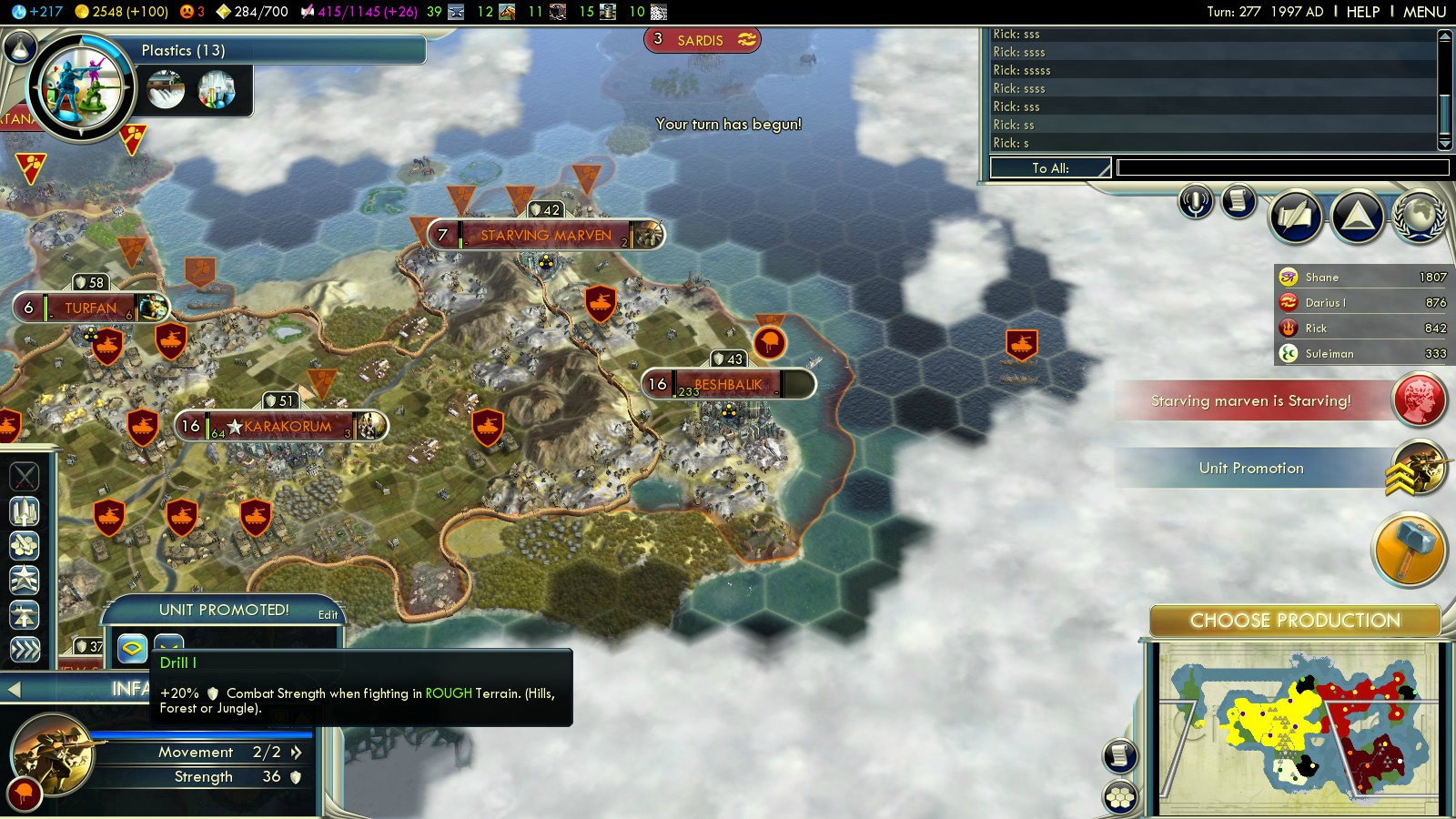Open the starving city notification icon
1456x819 pixels.
[1419, 400]
